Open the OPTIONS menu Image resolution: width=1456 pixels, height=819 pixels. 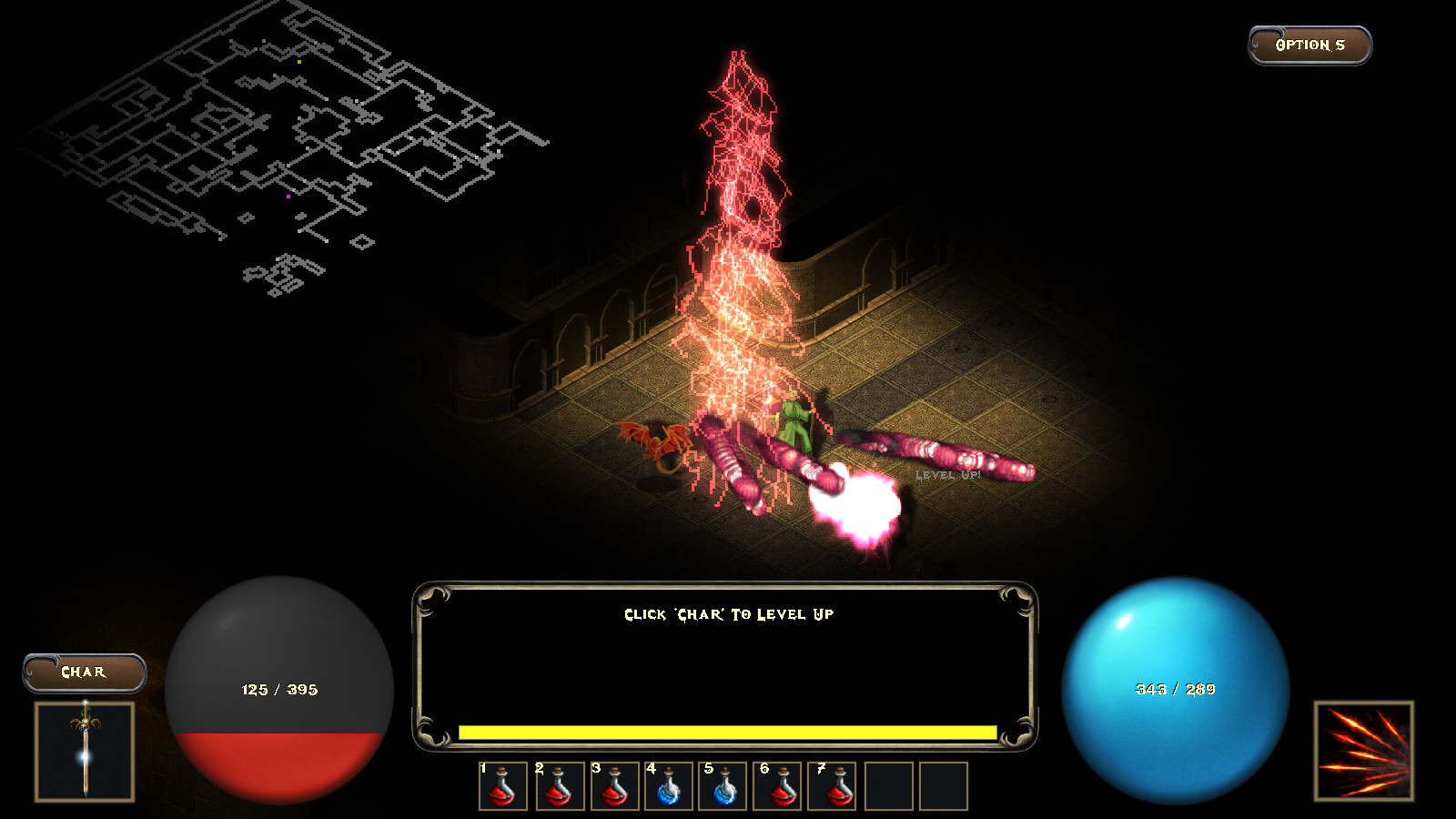click(x=1308, y=42)
